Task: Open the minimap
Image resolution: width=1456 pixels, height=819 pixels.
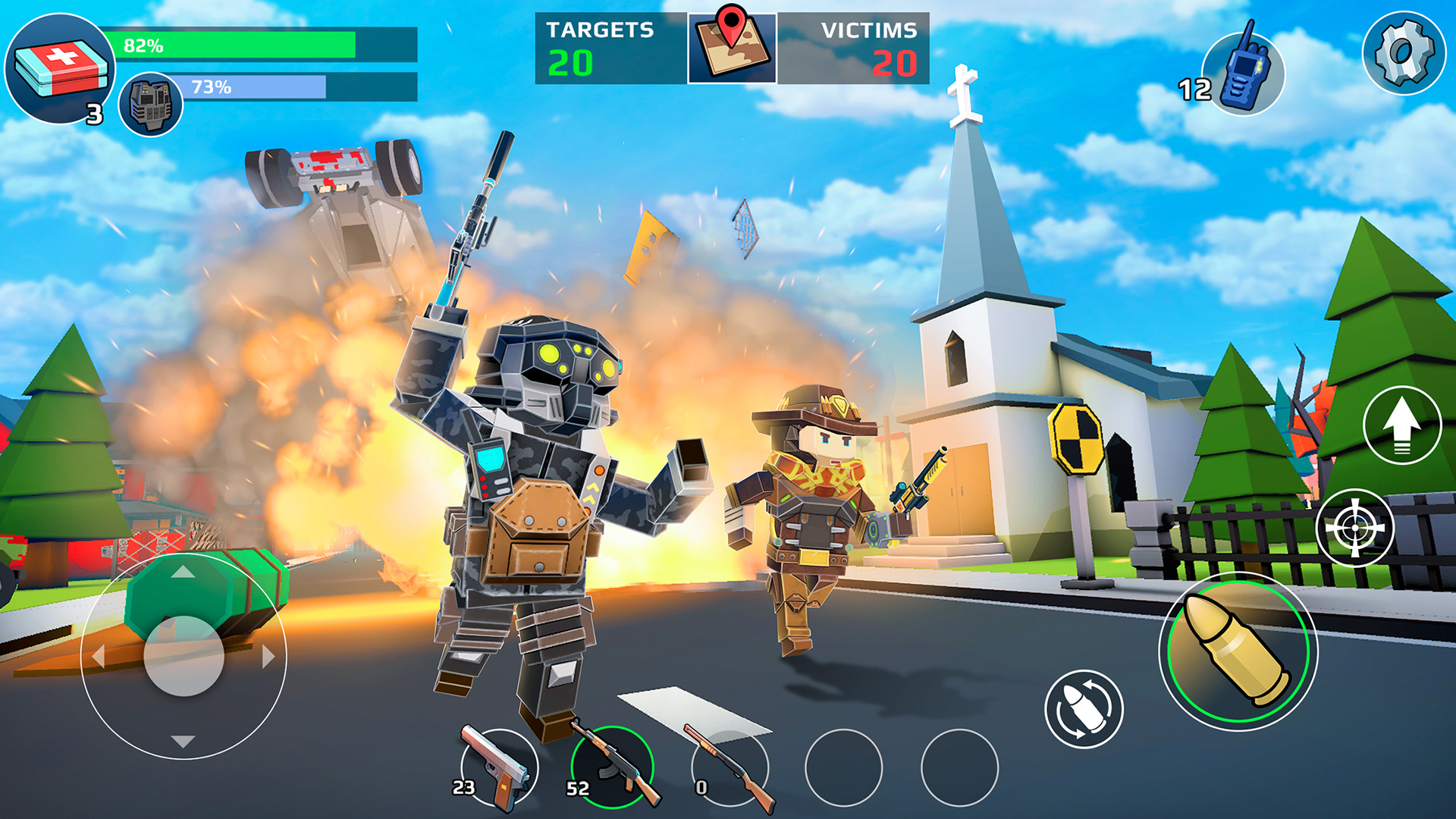Action: (730, 45)
